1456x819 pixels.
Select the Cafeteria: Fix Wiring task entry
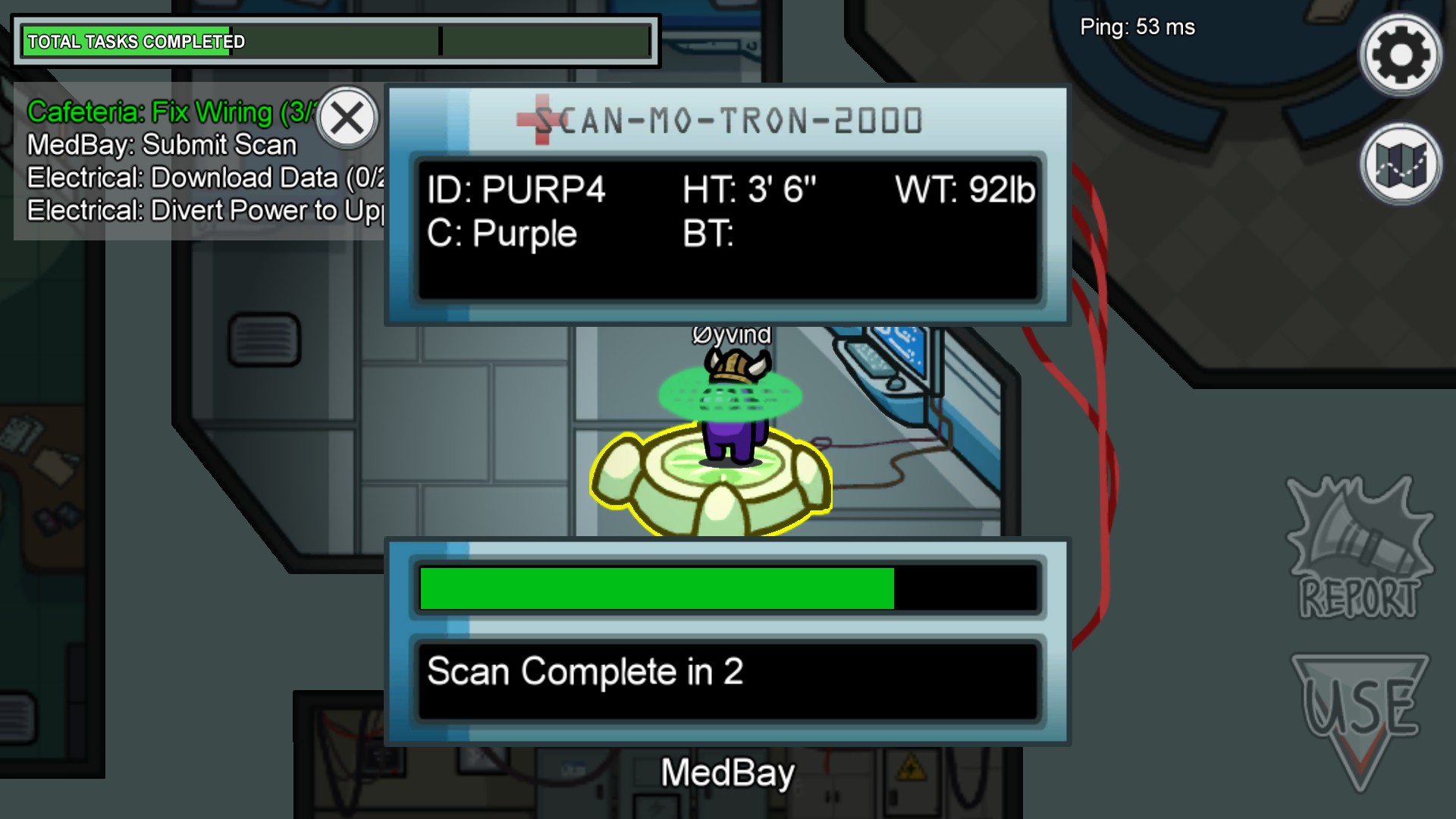pyautogui.click(x=167, y=112)
